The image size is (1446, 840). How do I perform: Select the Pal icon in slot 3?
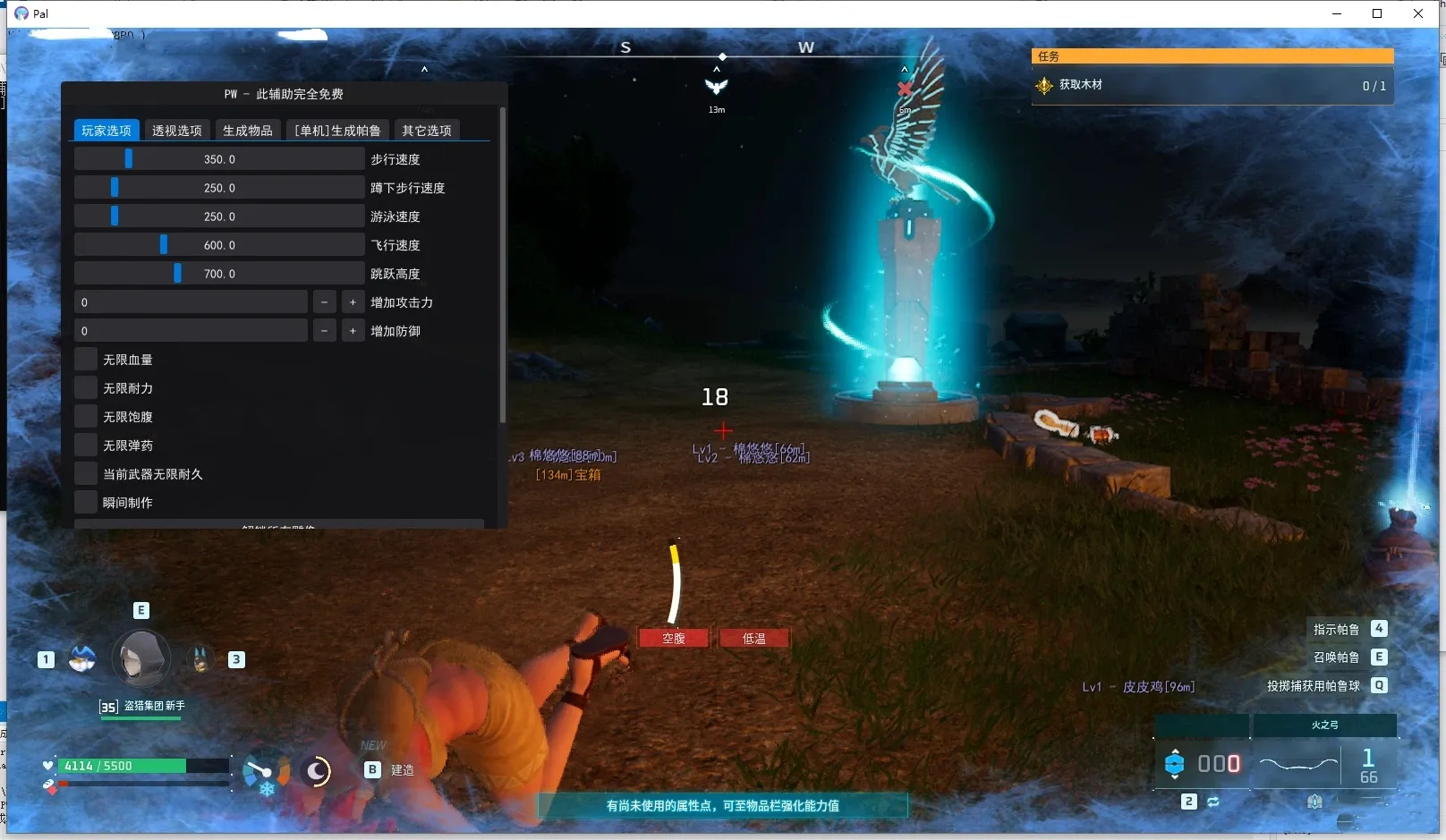click(199, 658)
